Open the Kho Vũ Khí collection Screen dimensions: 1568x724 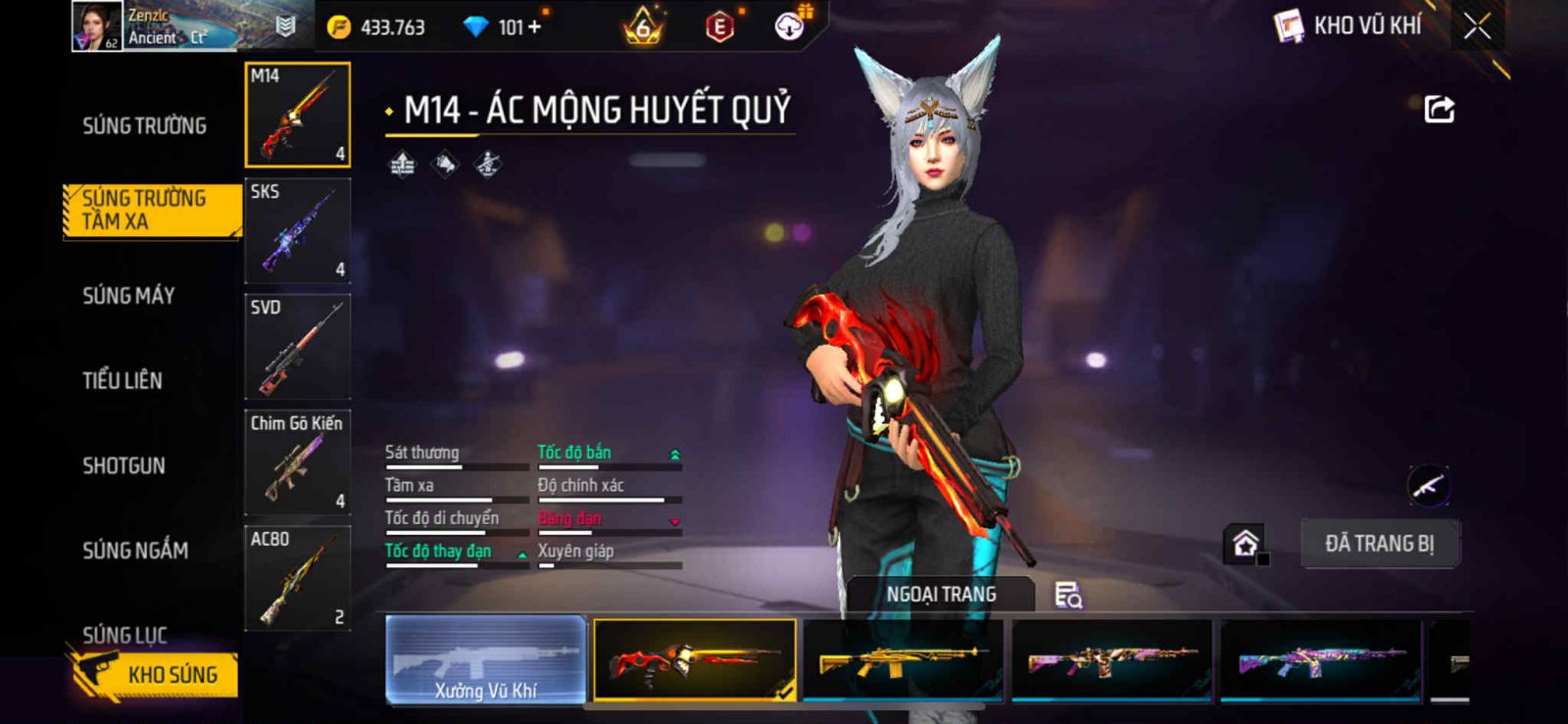coord(1349,26)
